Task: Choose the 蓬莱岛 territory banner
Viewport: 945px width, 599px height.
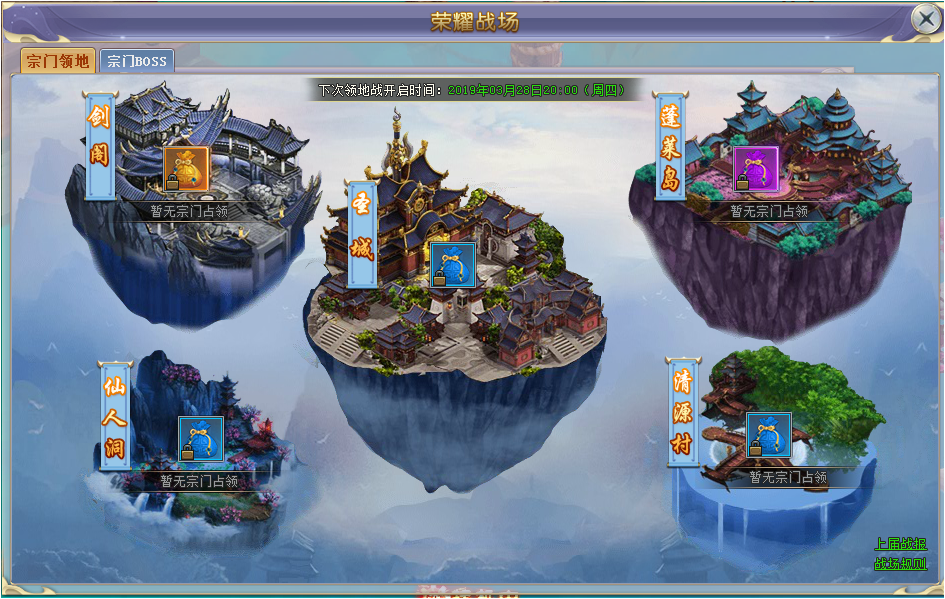Action: [x=670, y=146]
